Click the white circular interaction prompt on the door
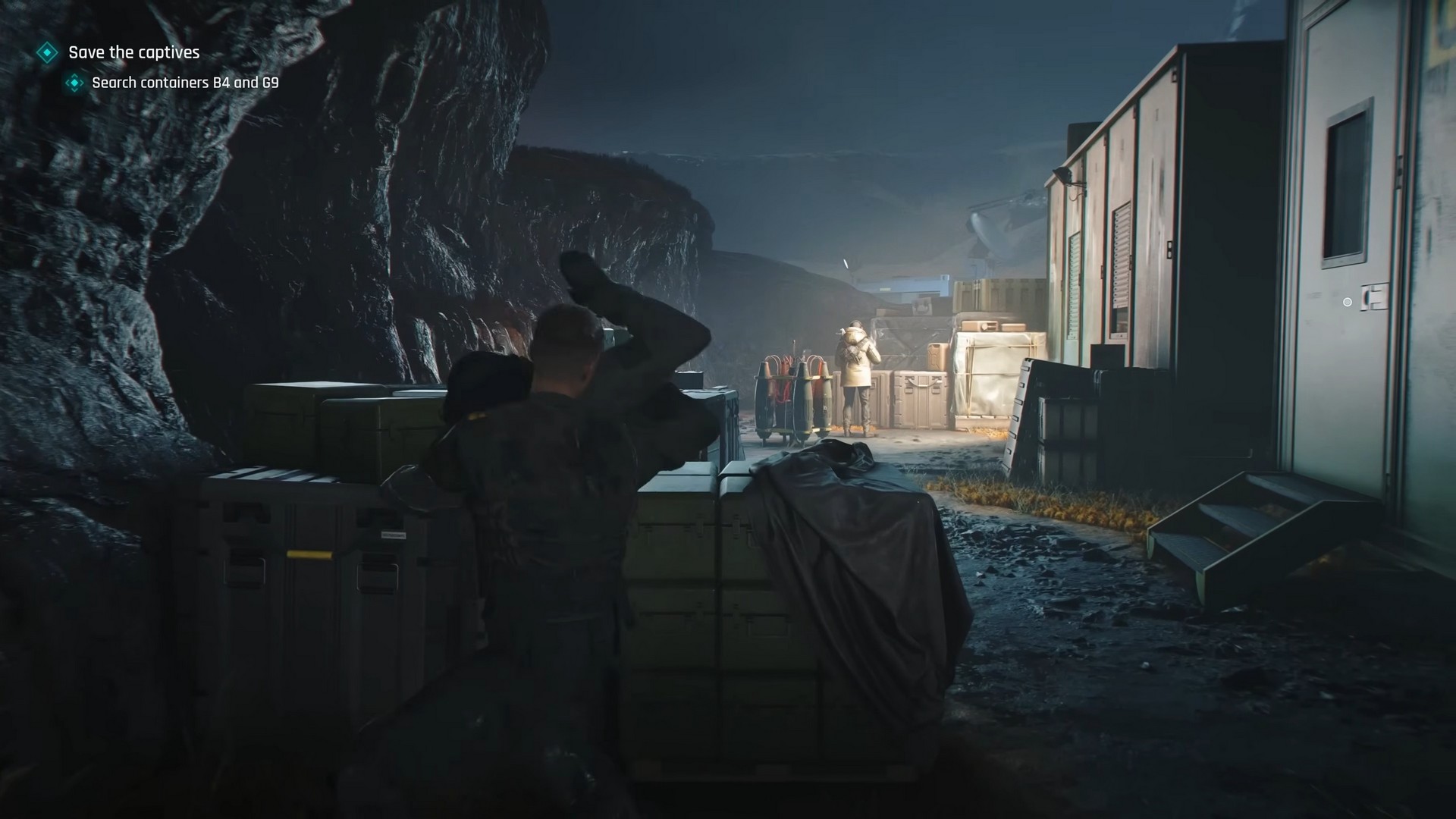The height and width of the screenshot is (819, 1456). pos(1348,303)
